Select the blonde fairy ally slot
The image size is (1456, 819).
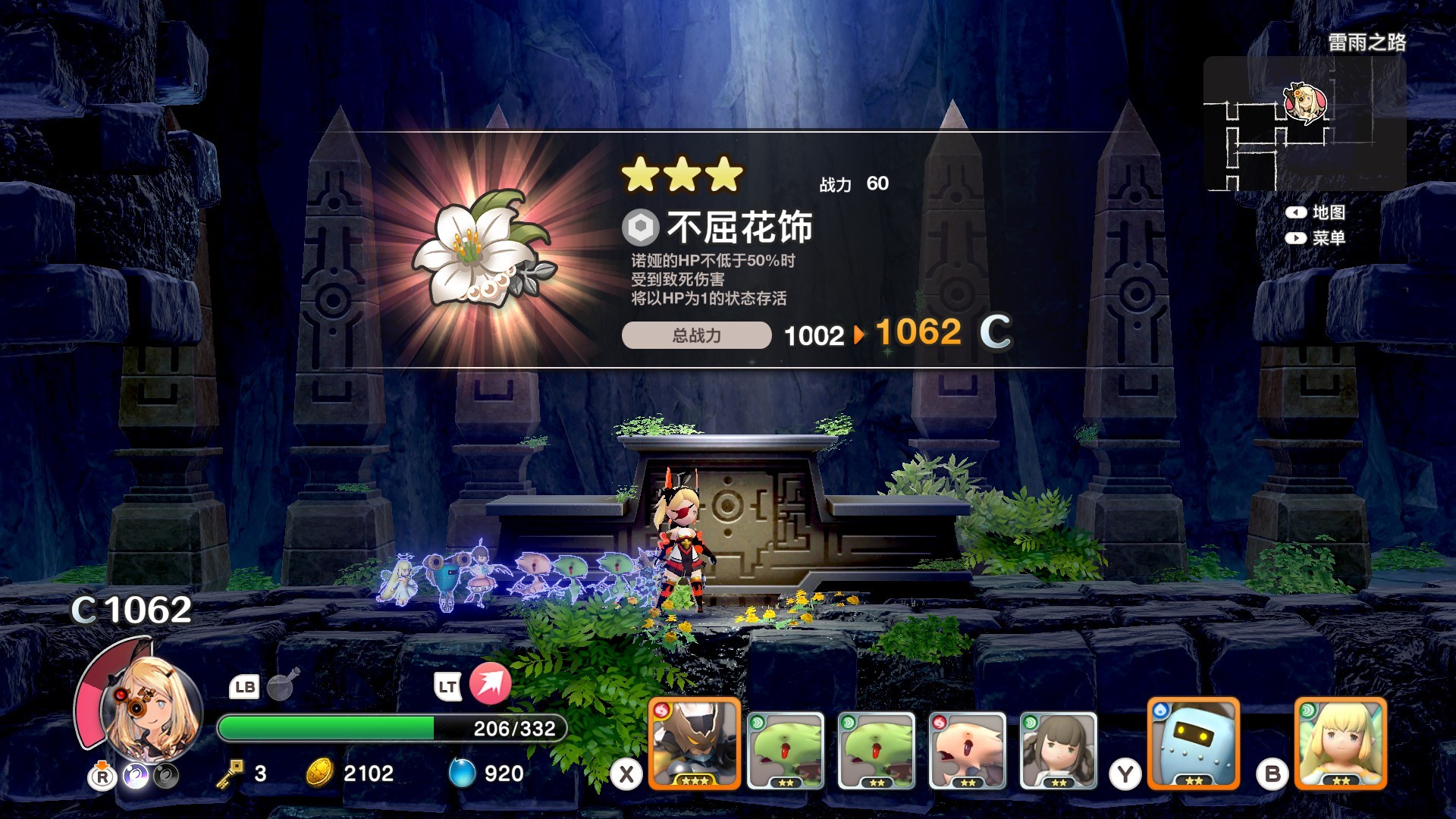[1340, 743]
